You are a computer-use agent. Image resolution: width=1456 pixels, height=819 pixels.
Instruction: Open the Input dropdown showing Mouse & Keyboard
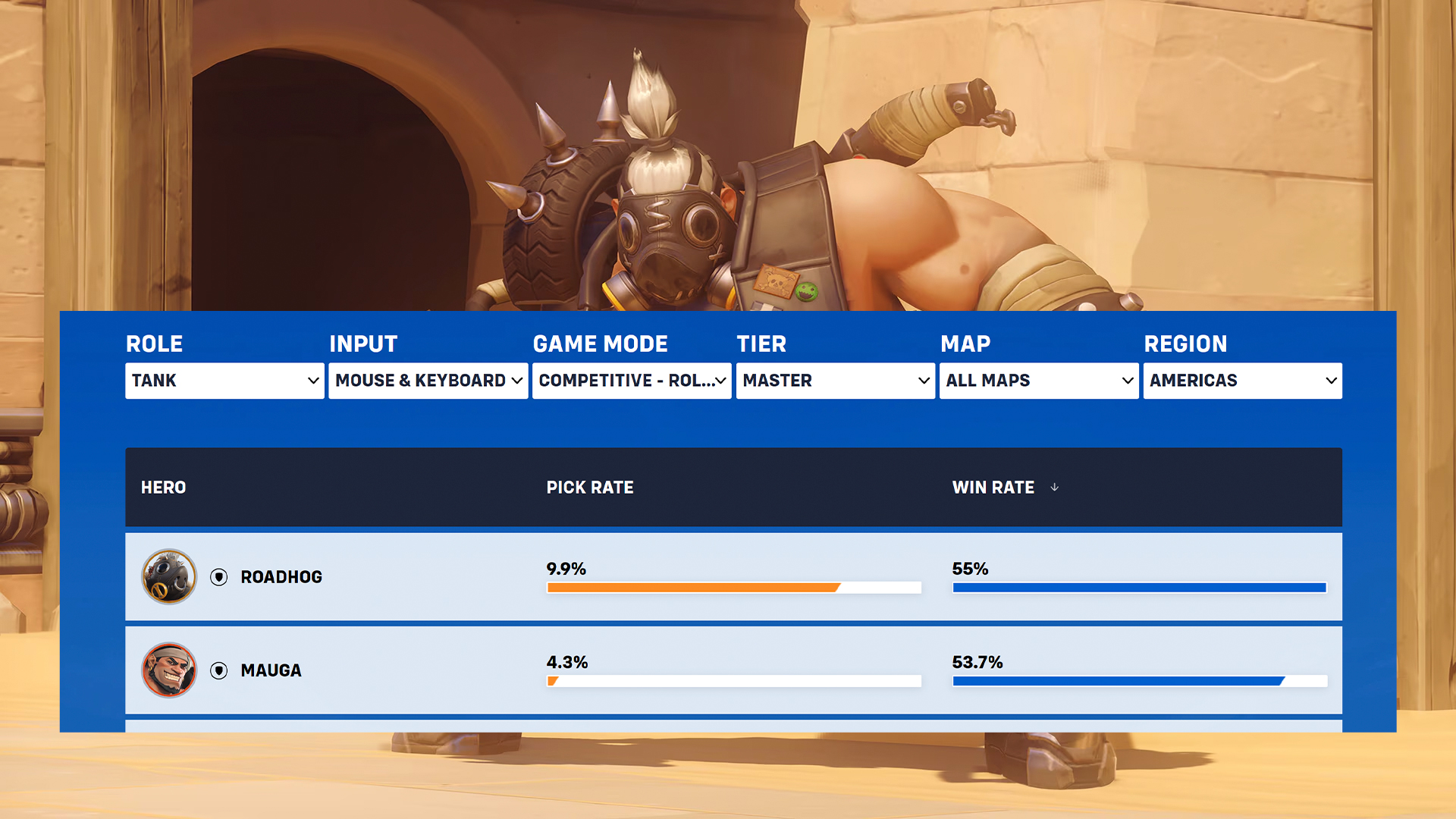pos(427,381)
